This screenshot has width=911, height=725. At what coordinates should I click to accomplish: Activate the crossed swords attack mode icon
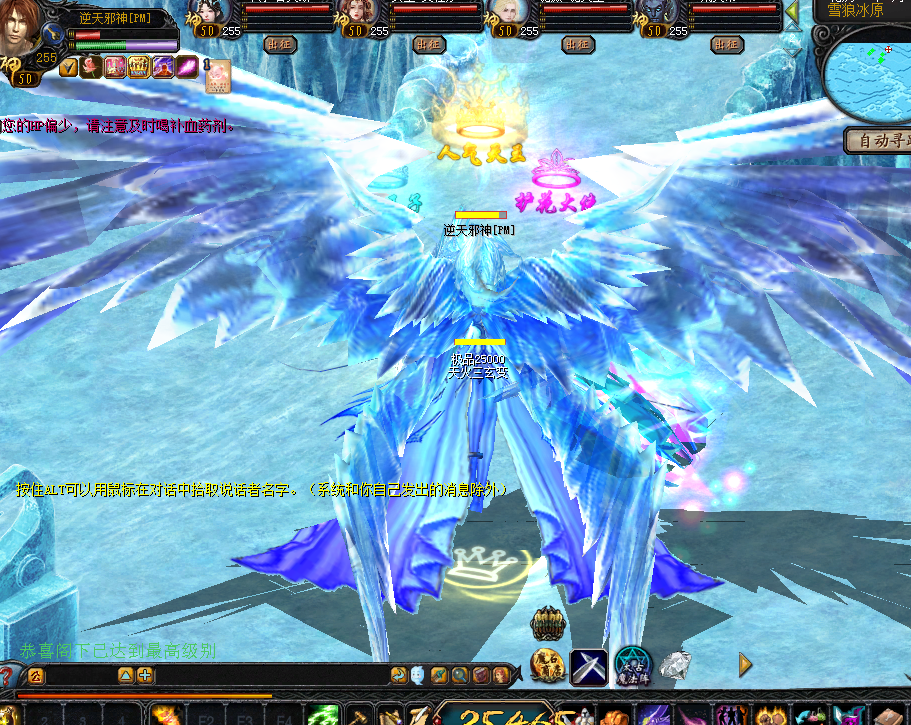coord(589,667)
